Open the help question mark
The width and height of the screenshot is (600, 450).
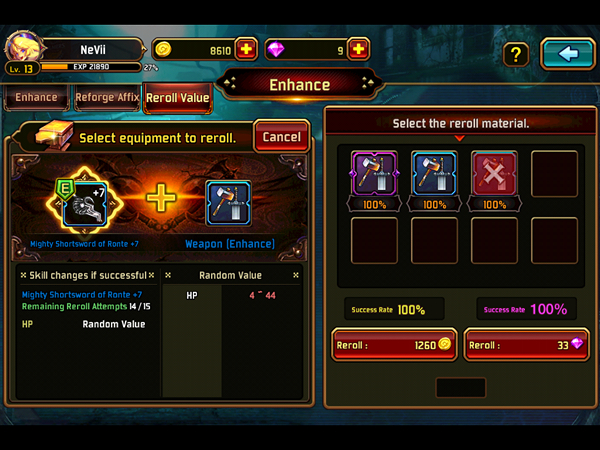coord(515,54)
